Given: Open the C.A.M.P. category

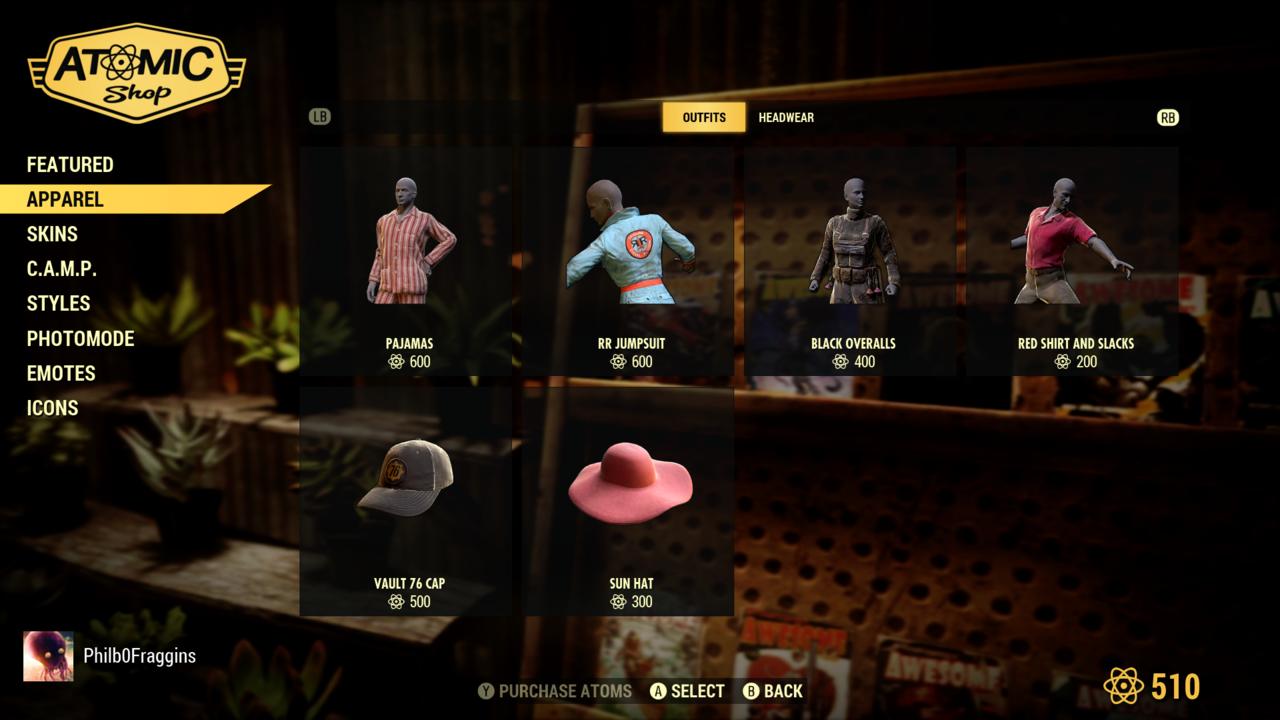Looking at the screenshot, I should (62, 269).
